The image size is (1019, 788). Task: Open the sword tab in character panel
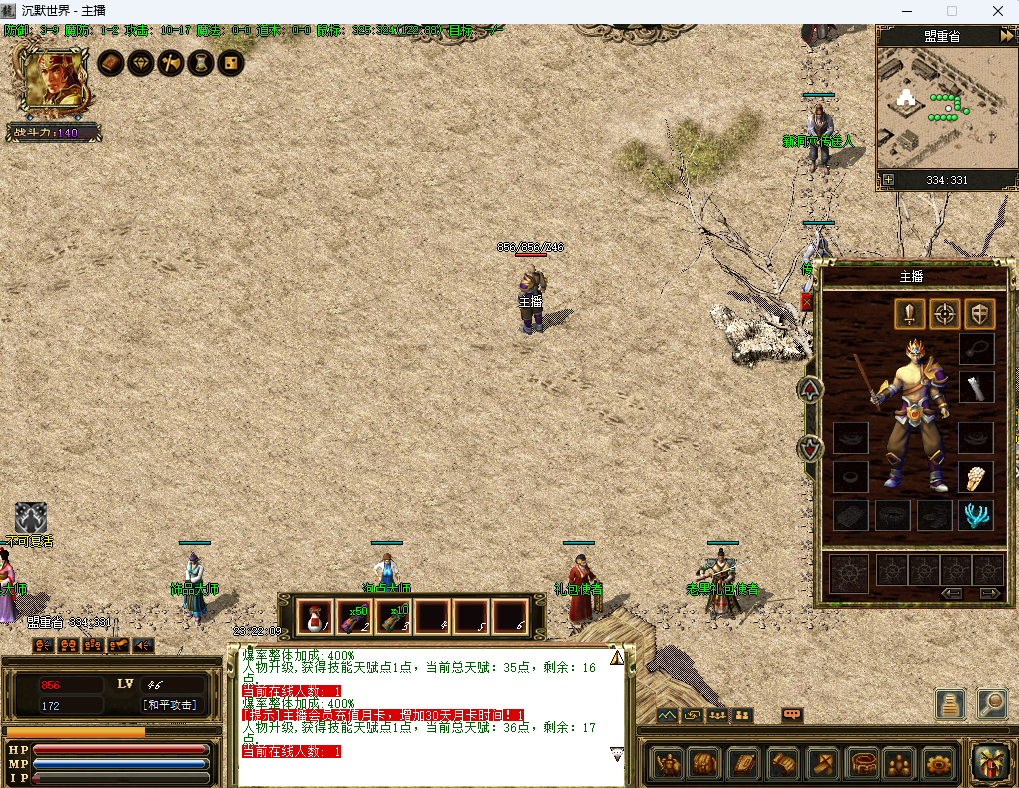tap(909, 314)
